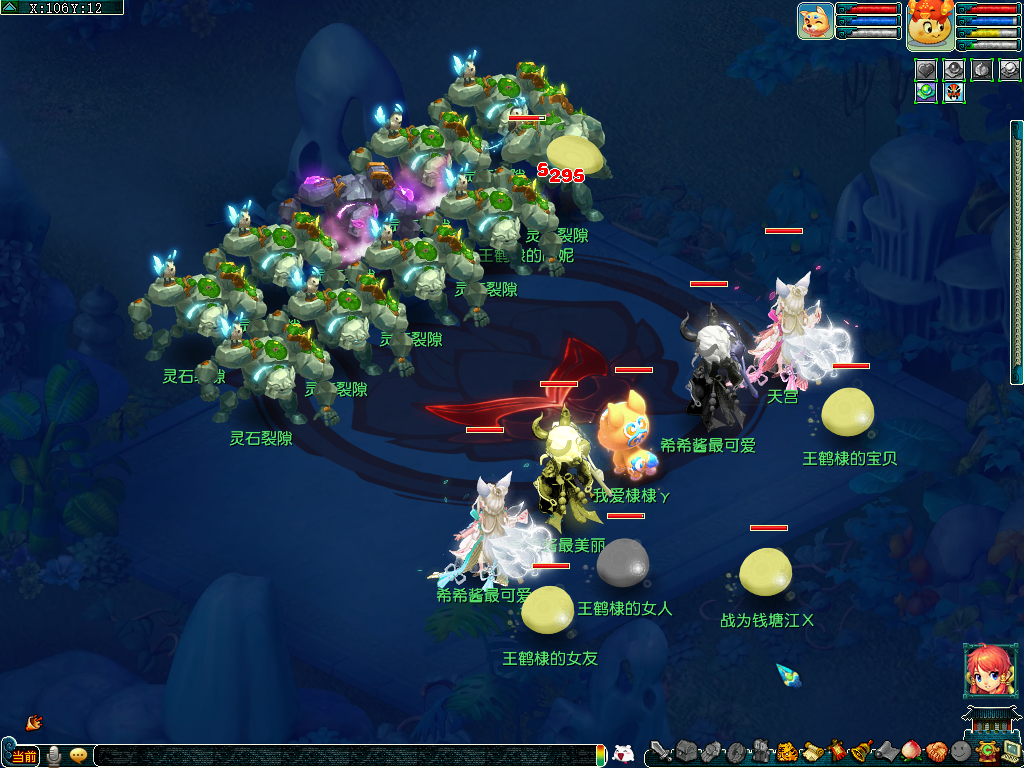Open the treasure chest inventory icon

tap(685, 751)
